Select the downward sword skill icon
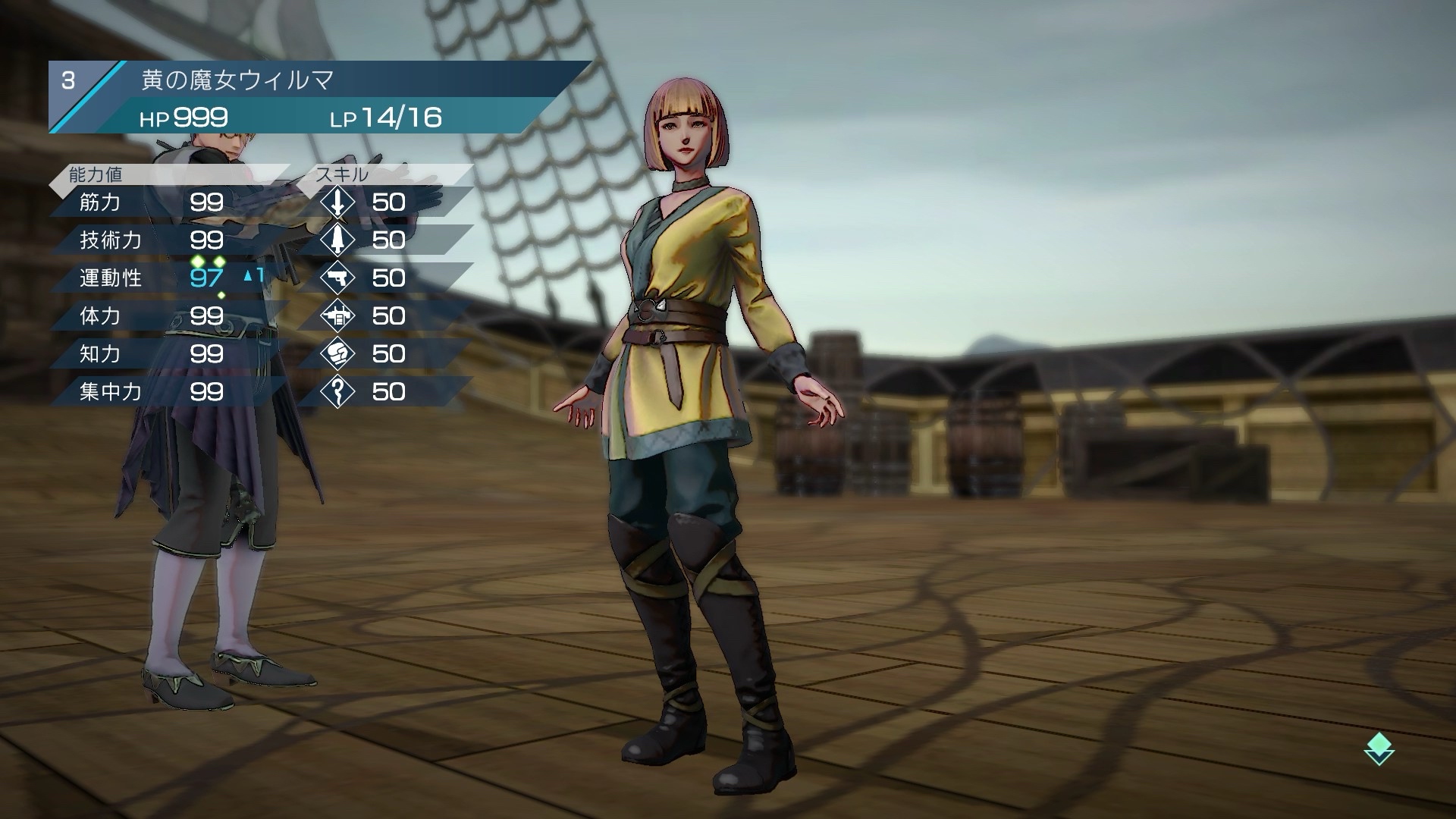The height and width of the screenshot is (819, 1456). pyautogui.click(x=337, y=202)
